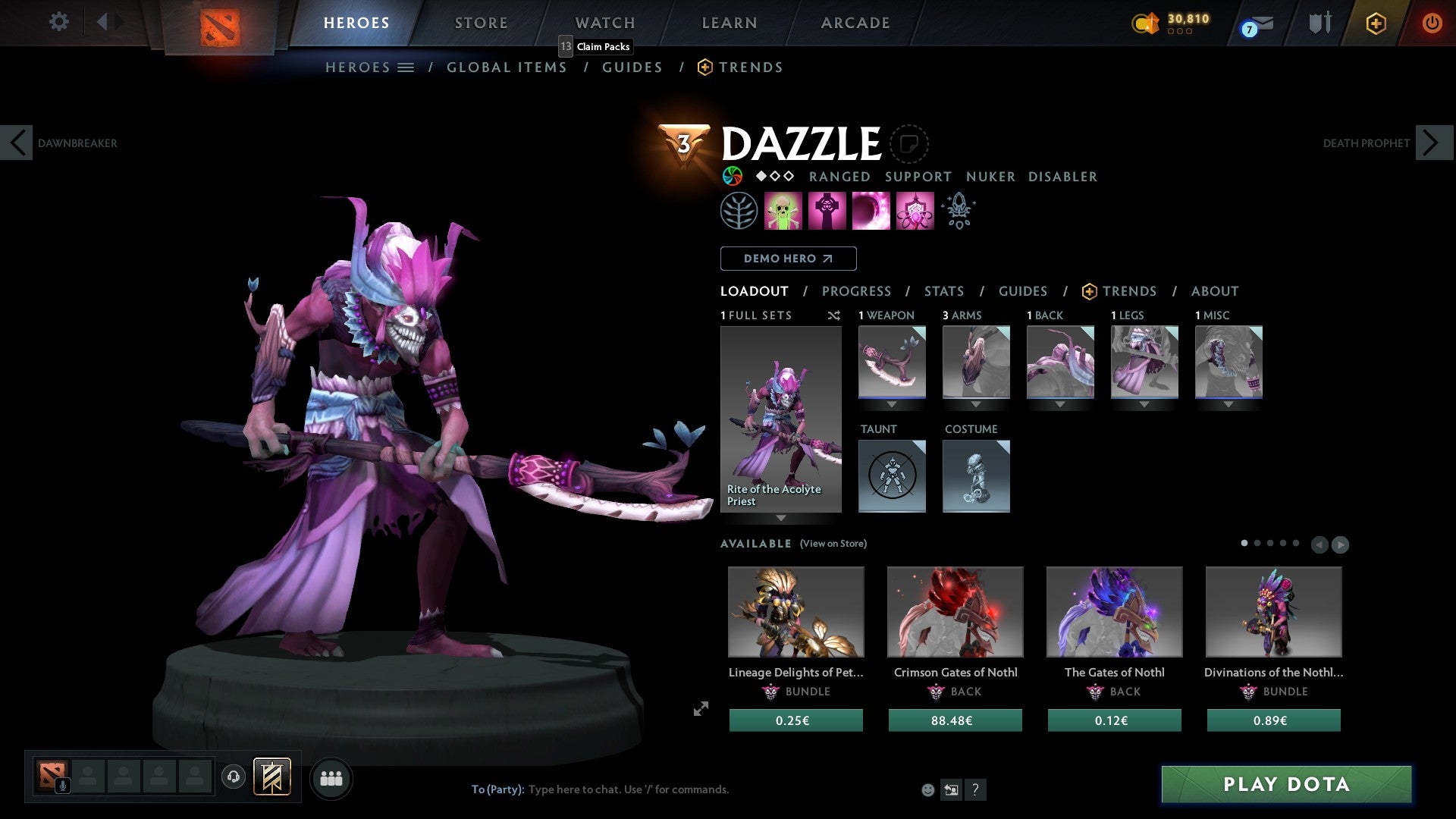Viewport: 1456px width, 819px height.
Task: Expand the Weapon slot item options arrow
Action: [x=892, y=404]
